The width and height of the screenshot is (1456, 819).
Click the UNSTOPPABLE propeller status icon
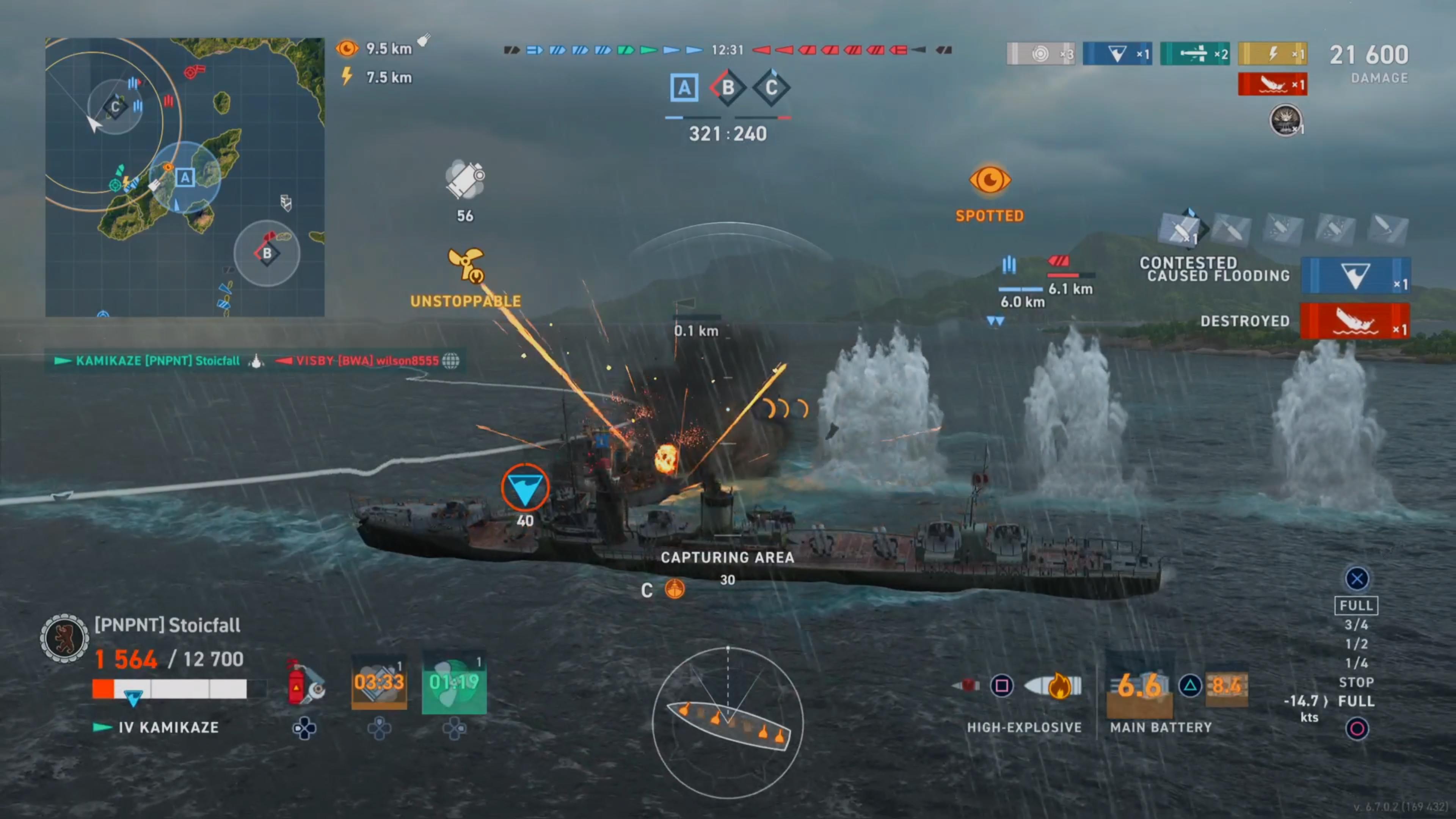(466, 265)
